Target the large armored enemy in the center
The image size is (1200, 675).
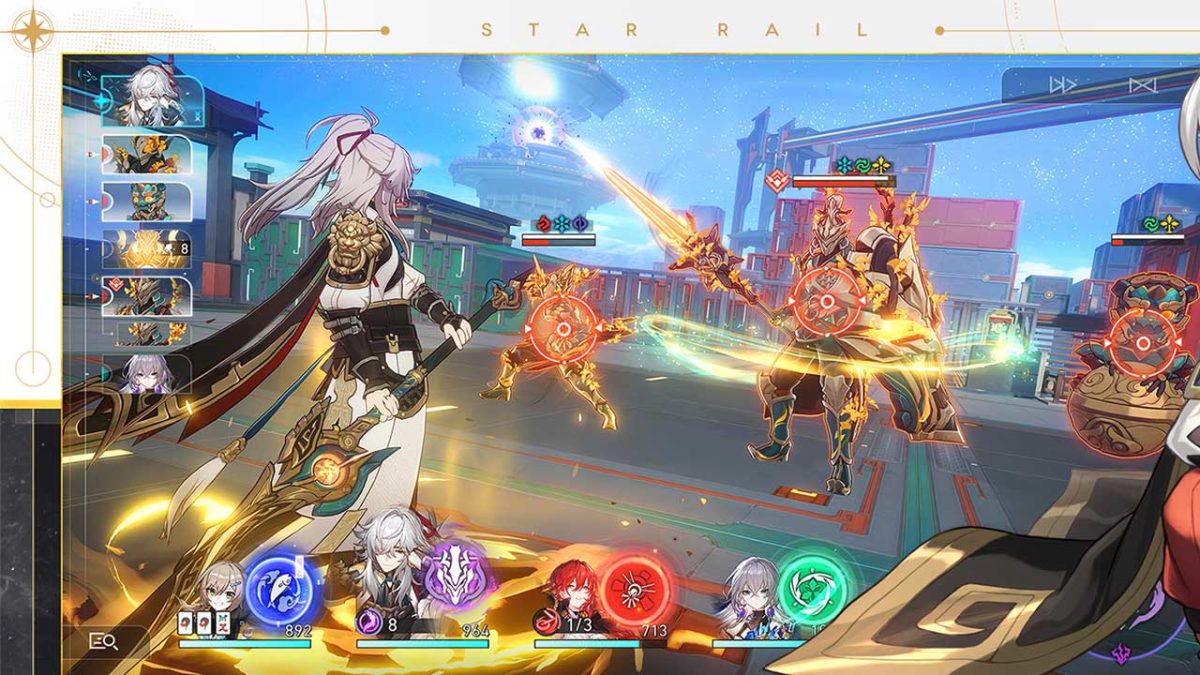826,301
